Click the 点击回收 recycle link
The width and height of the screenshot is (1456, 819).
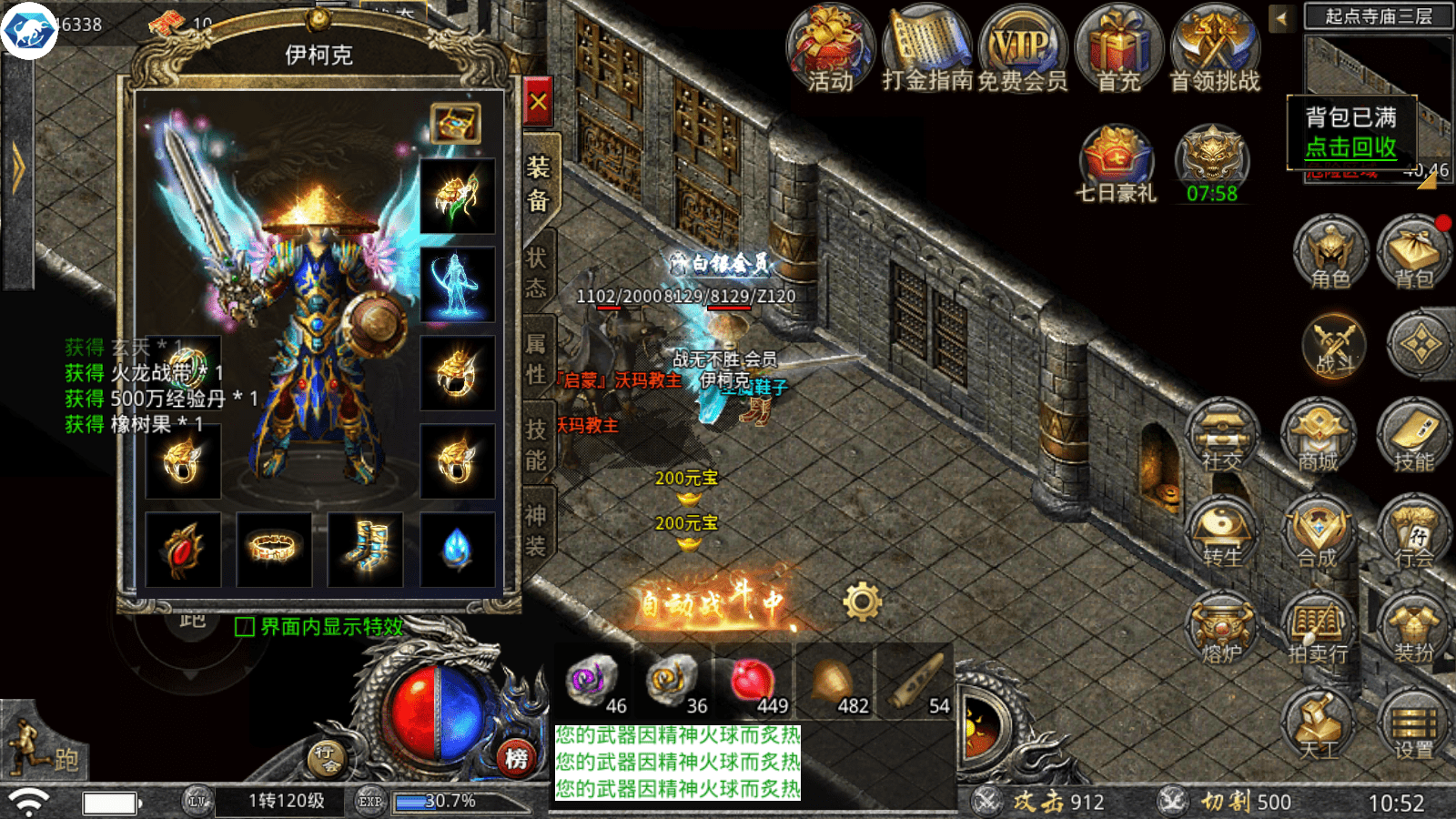[x=1350, y=147]
